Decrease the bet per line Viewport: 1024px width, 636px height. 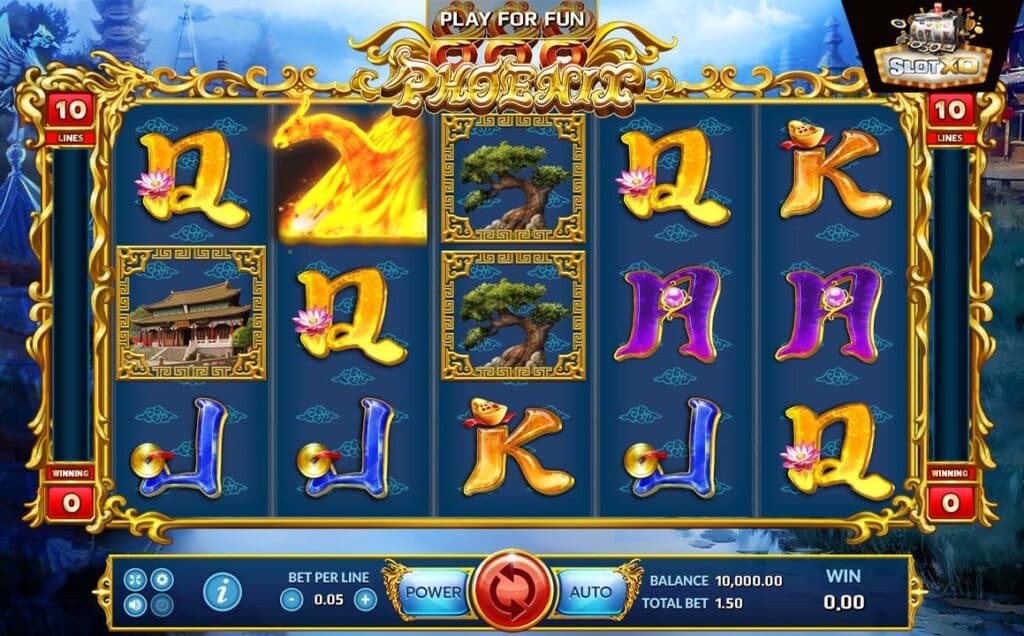point(291,600)
